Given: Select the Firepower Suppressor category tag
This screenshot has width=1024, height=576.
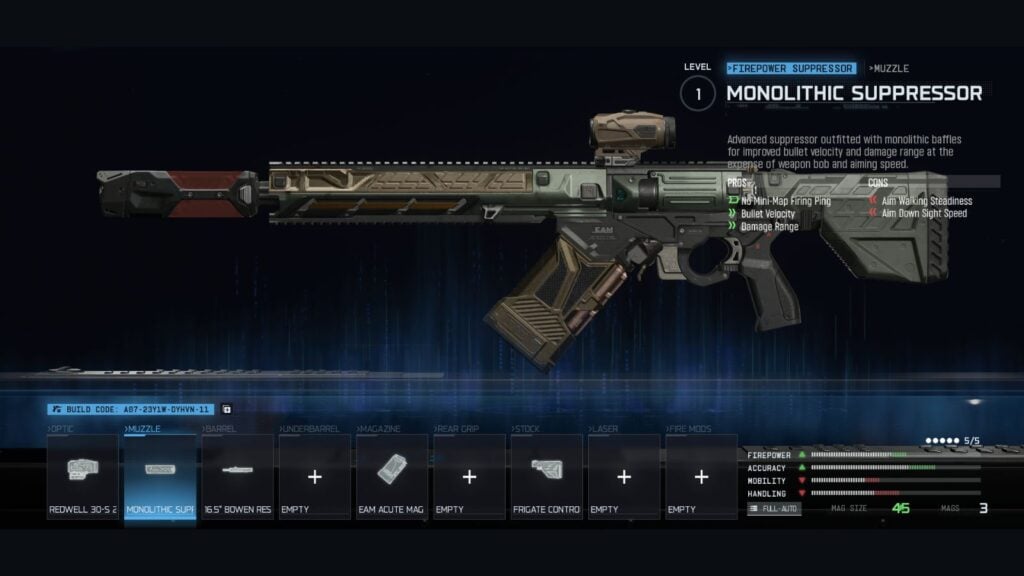Looking at the screenshot, I should tap(791, 68).
